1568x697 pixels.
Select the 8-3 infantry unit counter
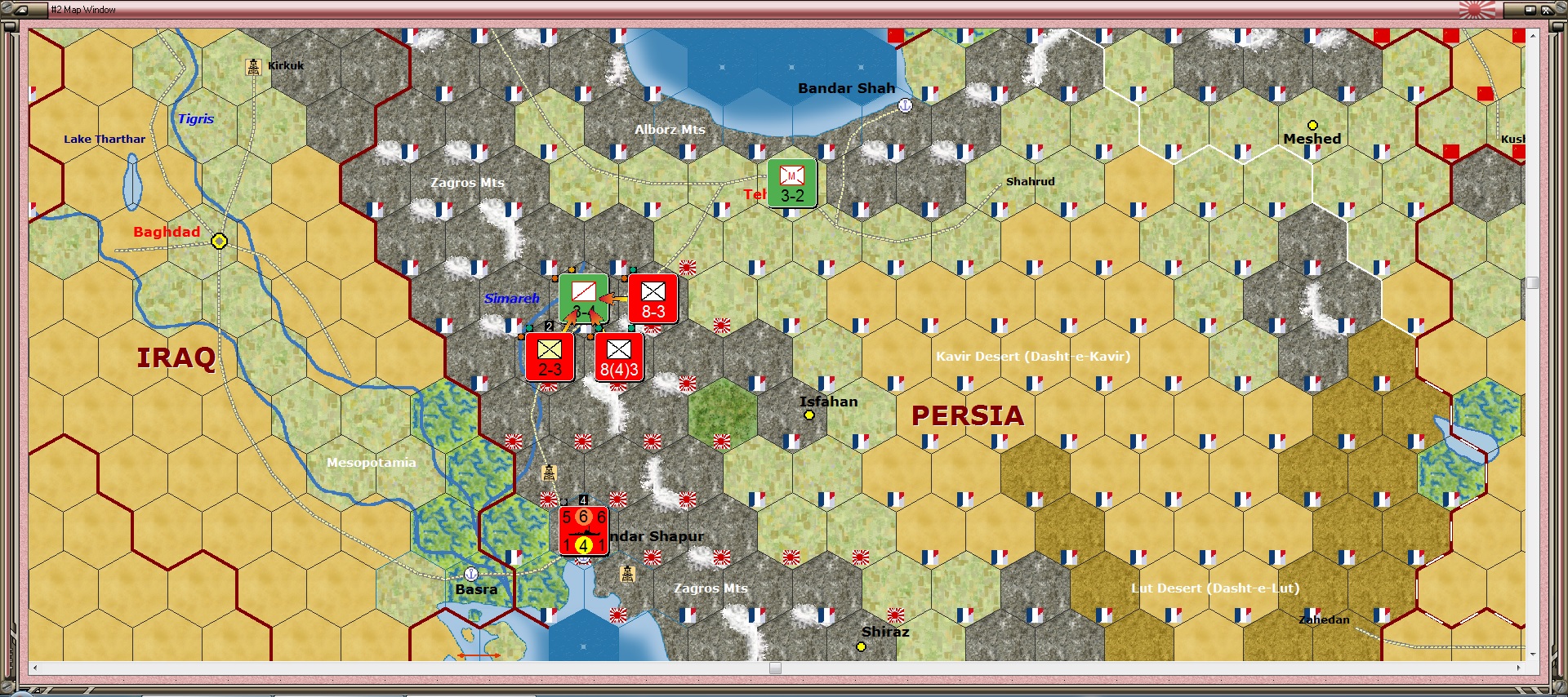click(653, 300)
